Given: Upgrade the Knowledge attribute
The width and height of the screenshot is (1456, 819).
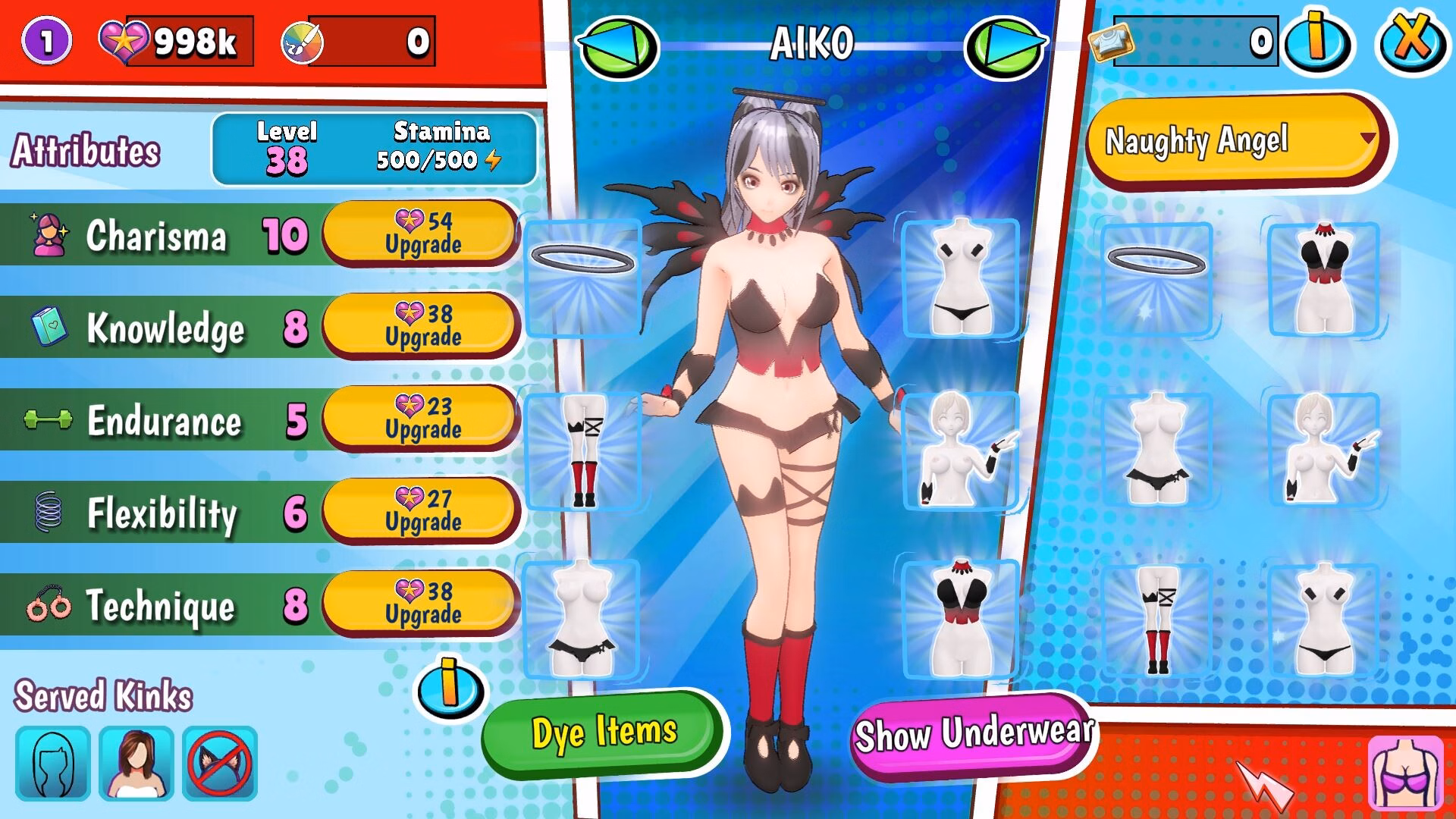Looking at the screenshot, I should (422, 325).
